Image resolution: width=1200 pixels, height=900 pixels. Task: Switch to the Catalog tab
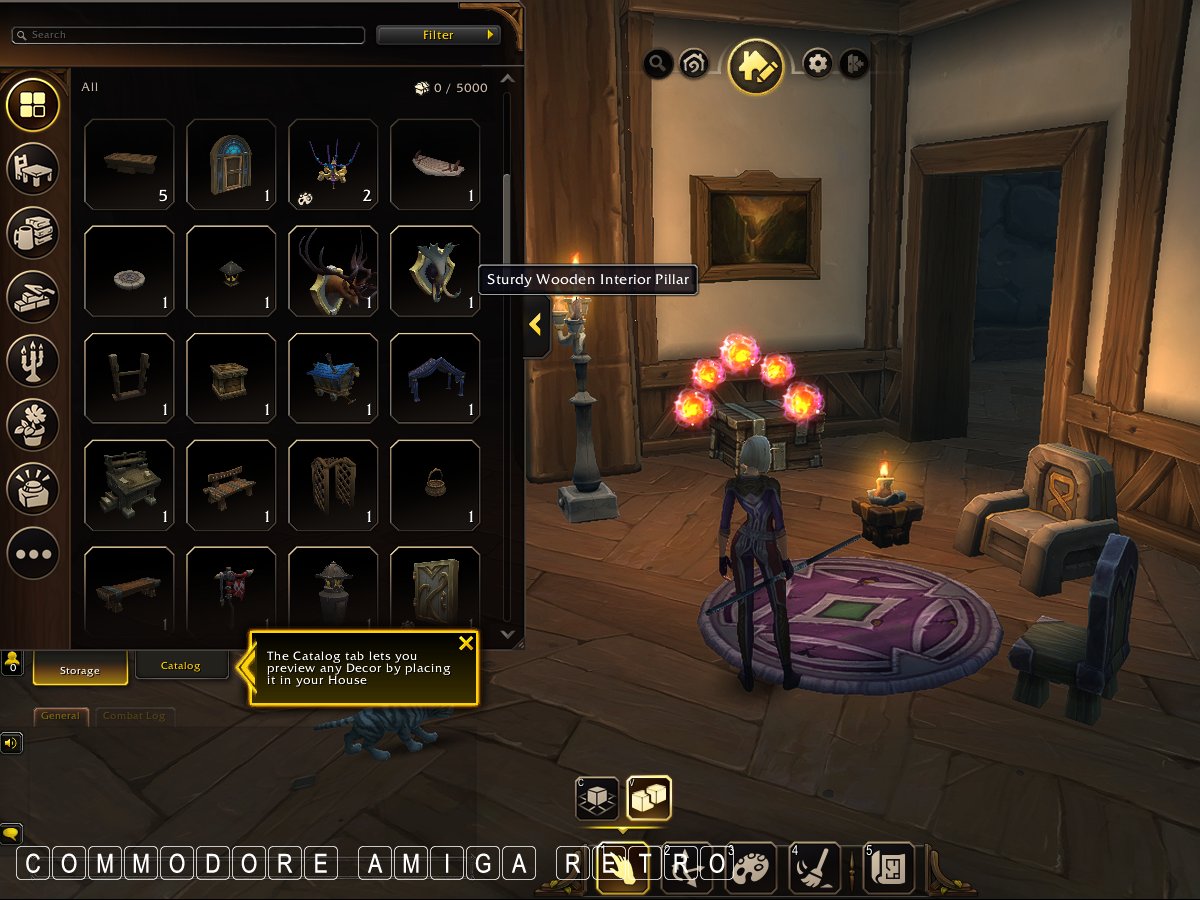coord(181,665)
